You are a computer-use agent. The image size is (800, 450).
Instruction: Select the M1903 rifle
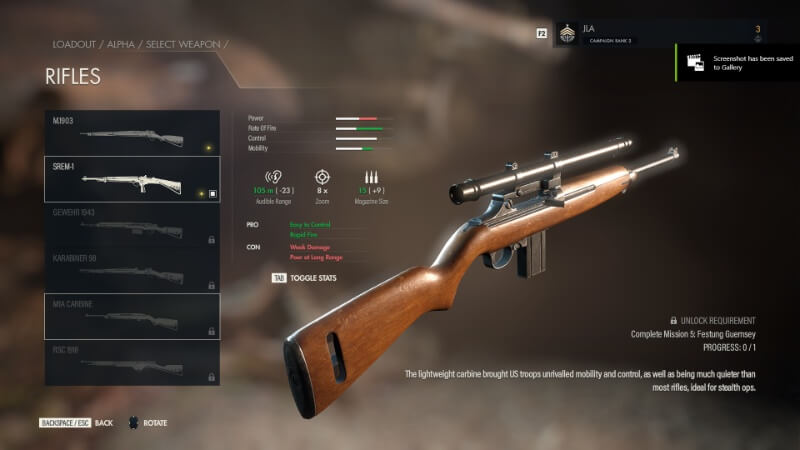pos(132,133)
